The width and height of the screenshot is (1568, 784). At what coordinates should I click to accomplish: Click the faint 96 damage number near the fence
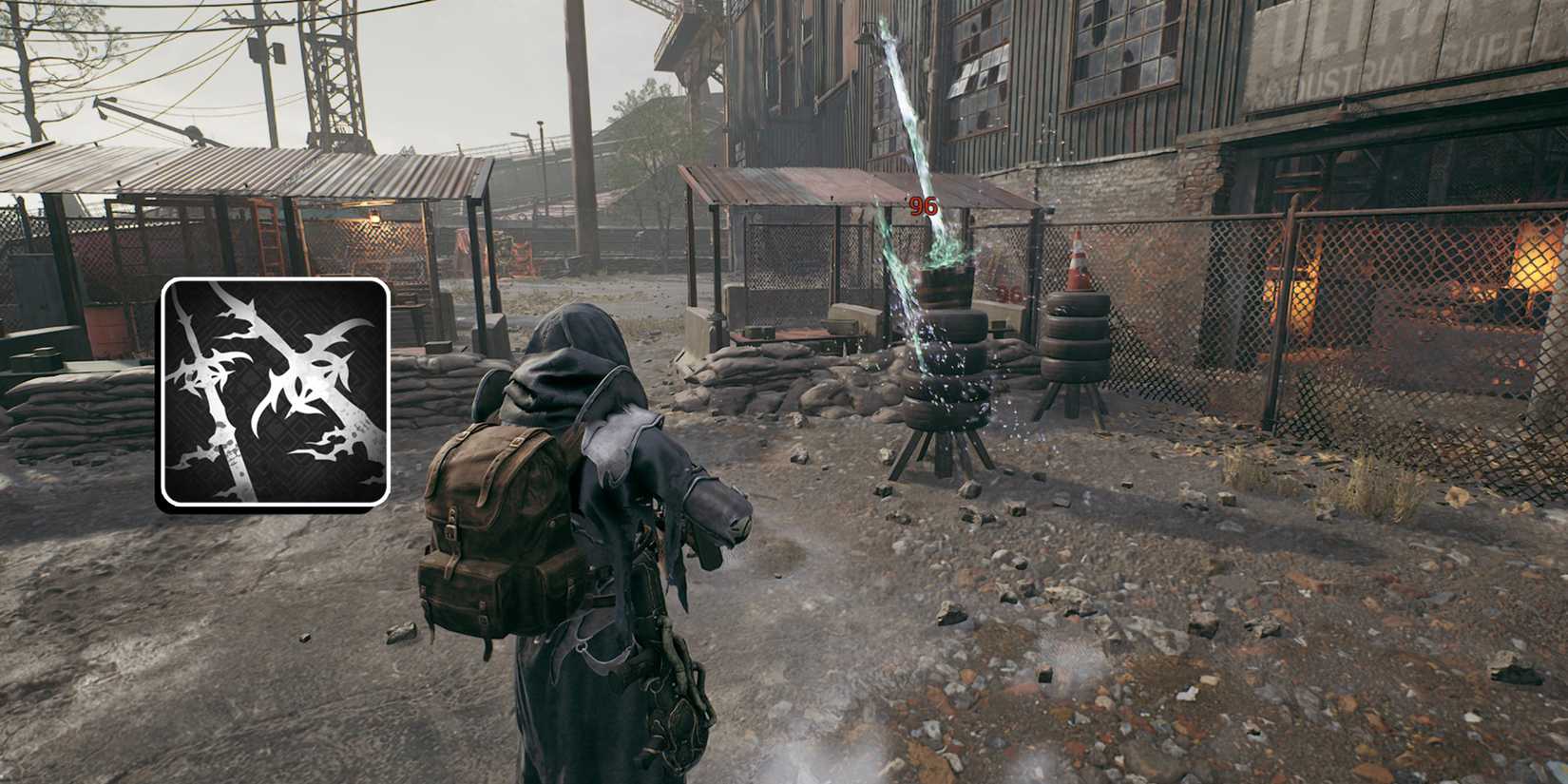coord(1007,292)
